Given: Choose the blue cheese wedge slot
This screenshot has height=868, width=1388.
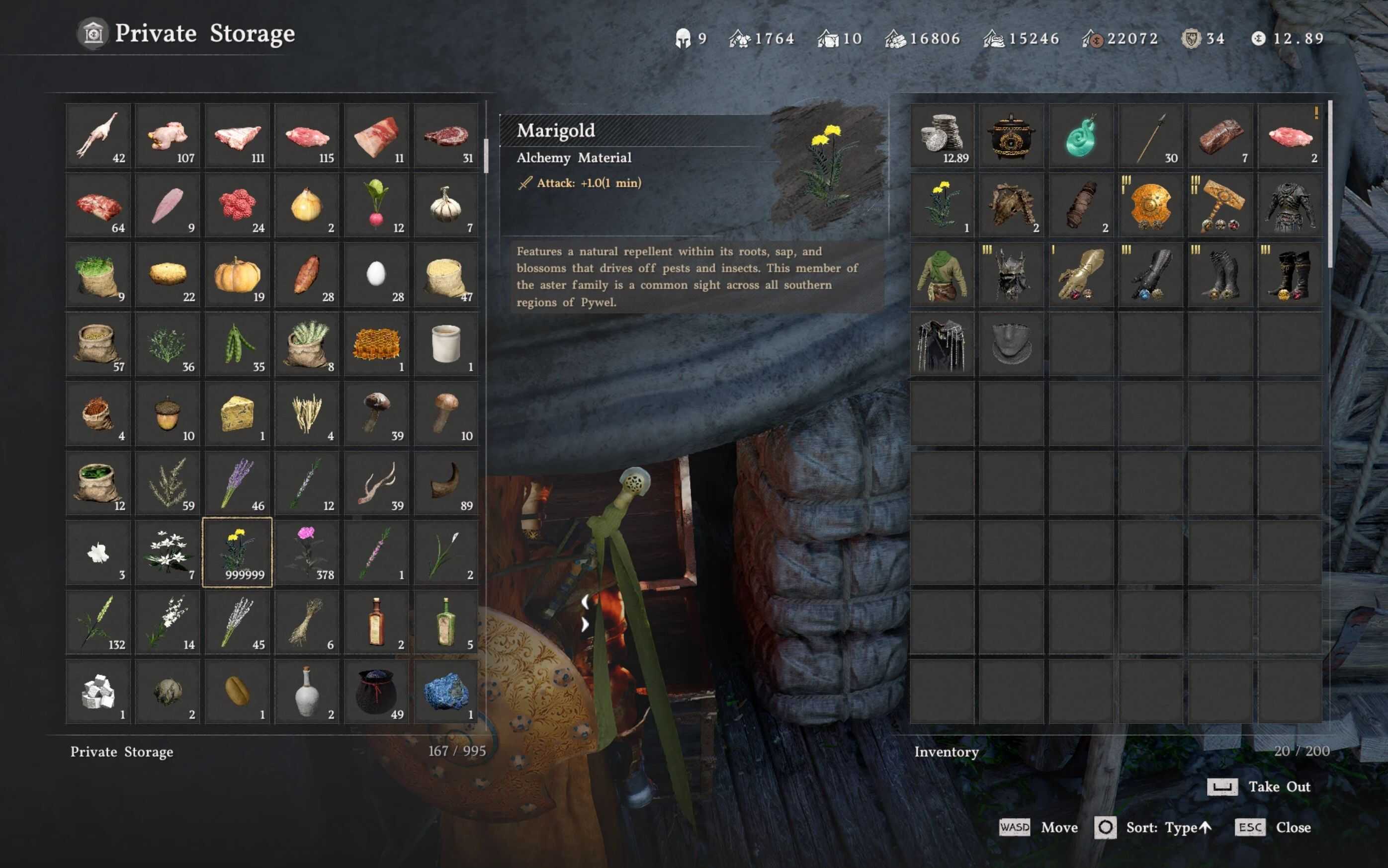Looking at the screenshot, I should [x=237, y=414].
